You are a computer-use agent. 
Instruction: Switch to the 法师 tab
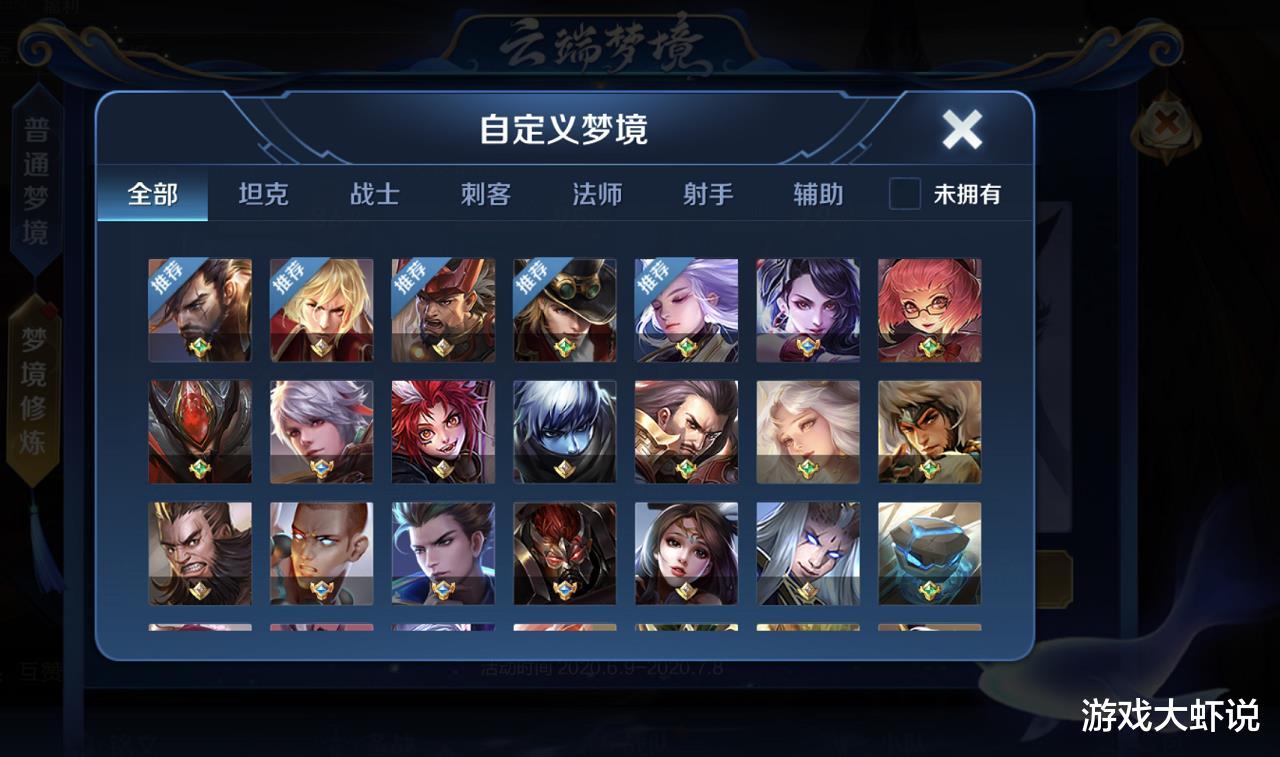click(596, 196)
